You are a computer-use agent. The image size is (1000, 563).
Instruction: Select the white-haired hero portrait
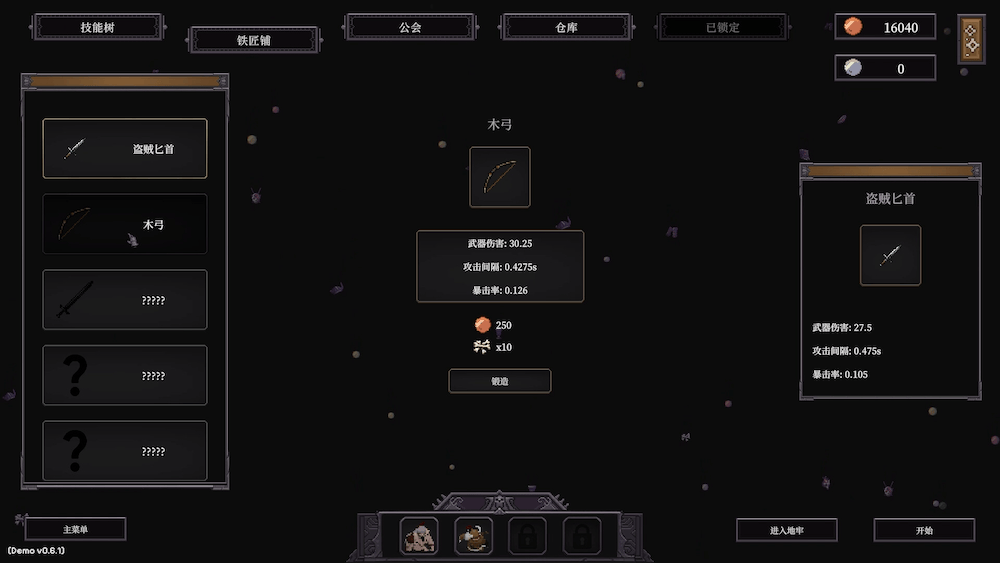(x=419, y=537)
